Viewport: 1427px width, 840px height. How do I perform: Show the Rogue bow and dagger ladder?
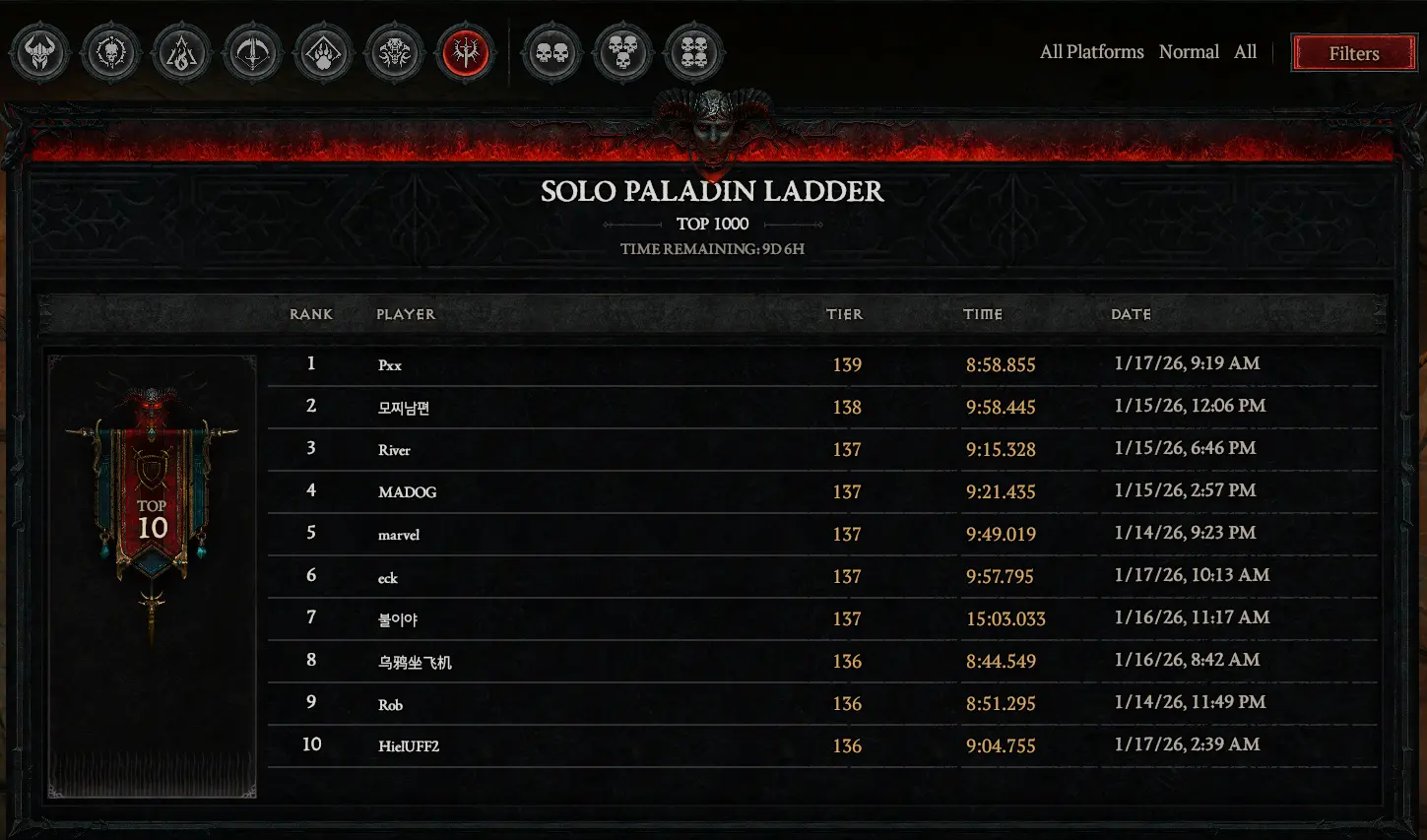point(252,53)
